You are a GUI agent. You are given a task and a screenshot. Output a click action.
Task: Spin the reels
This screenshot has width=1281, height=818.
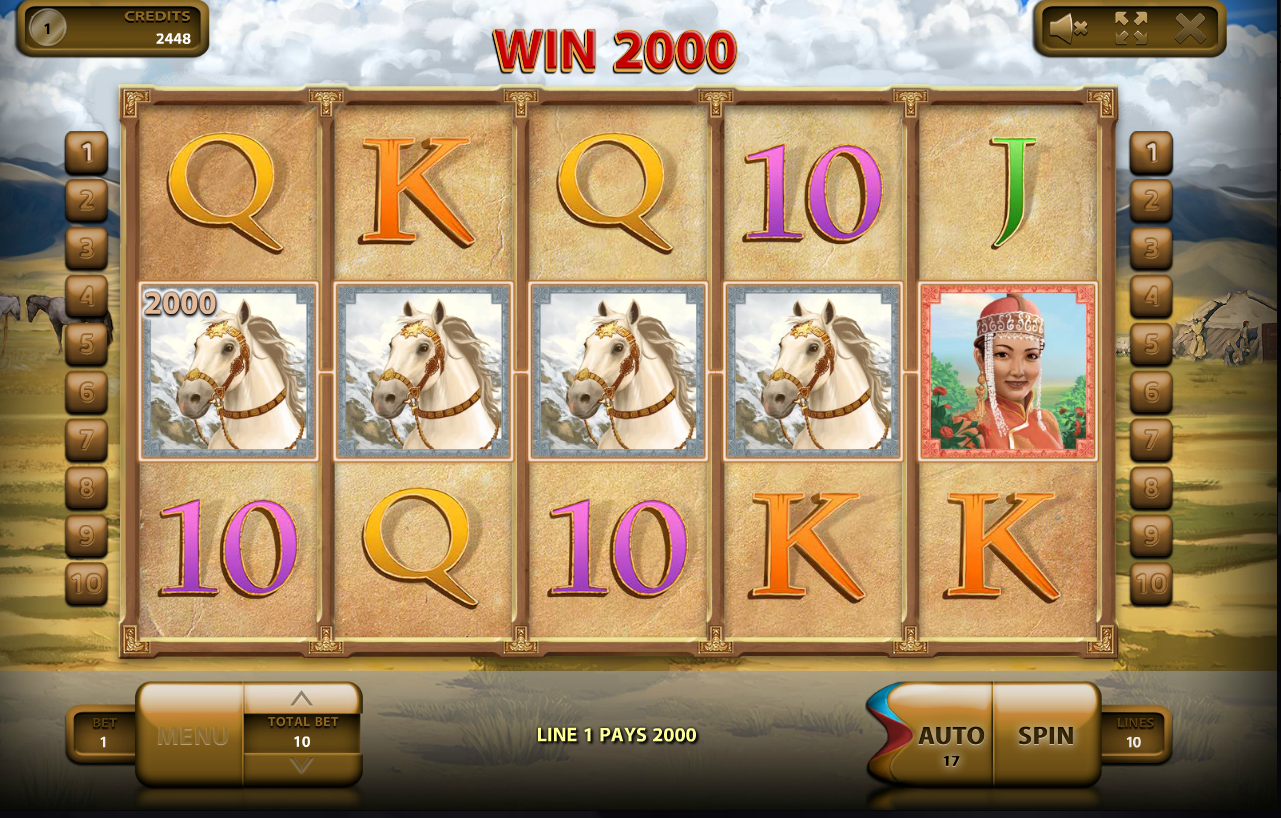1046,736
